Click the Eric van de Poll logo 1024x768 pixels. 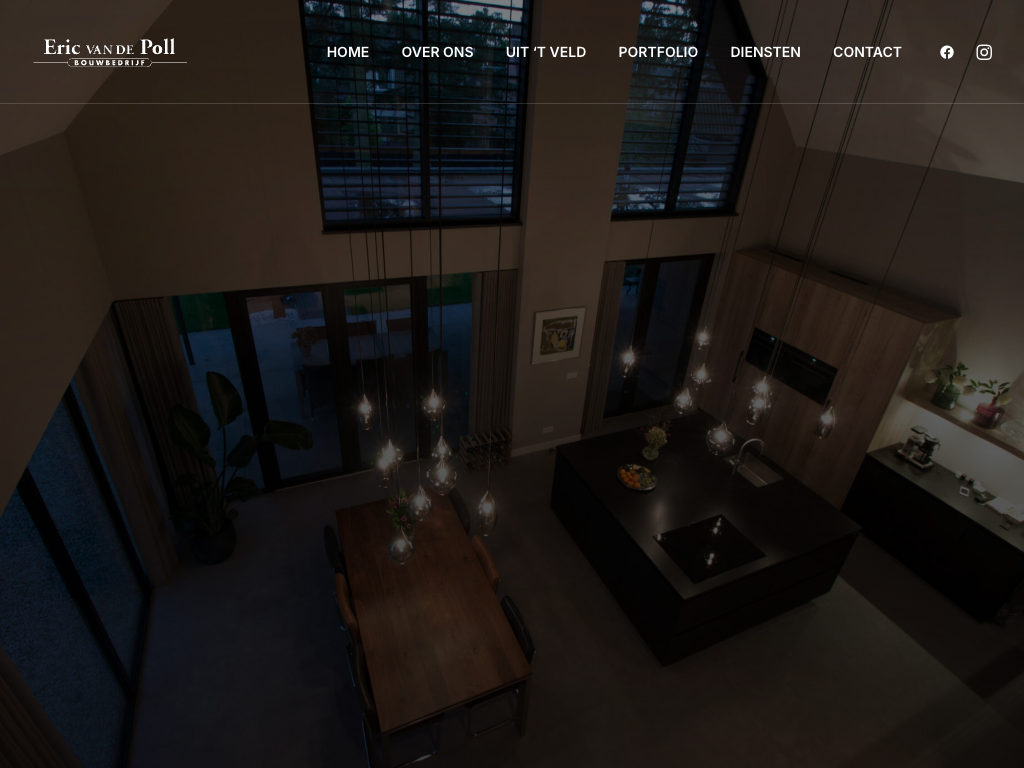[110, 52]
